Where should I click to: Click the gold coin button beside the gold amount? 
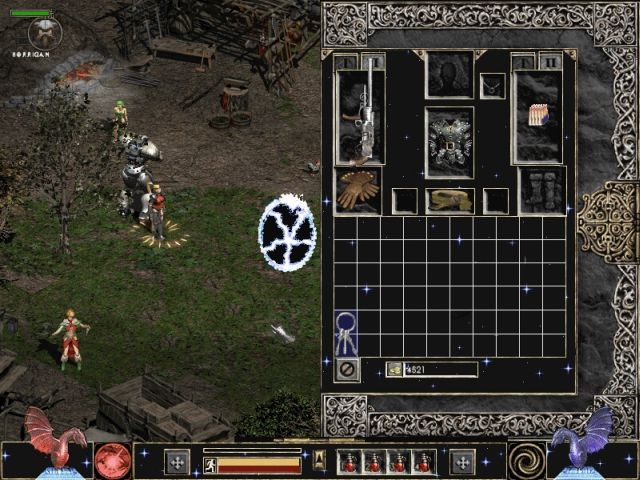394,369
